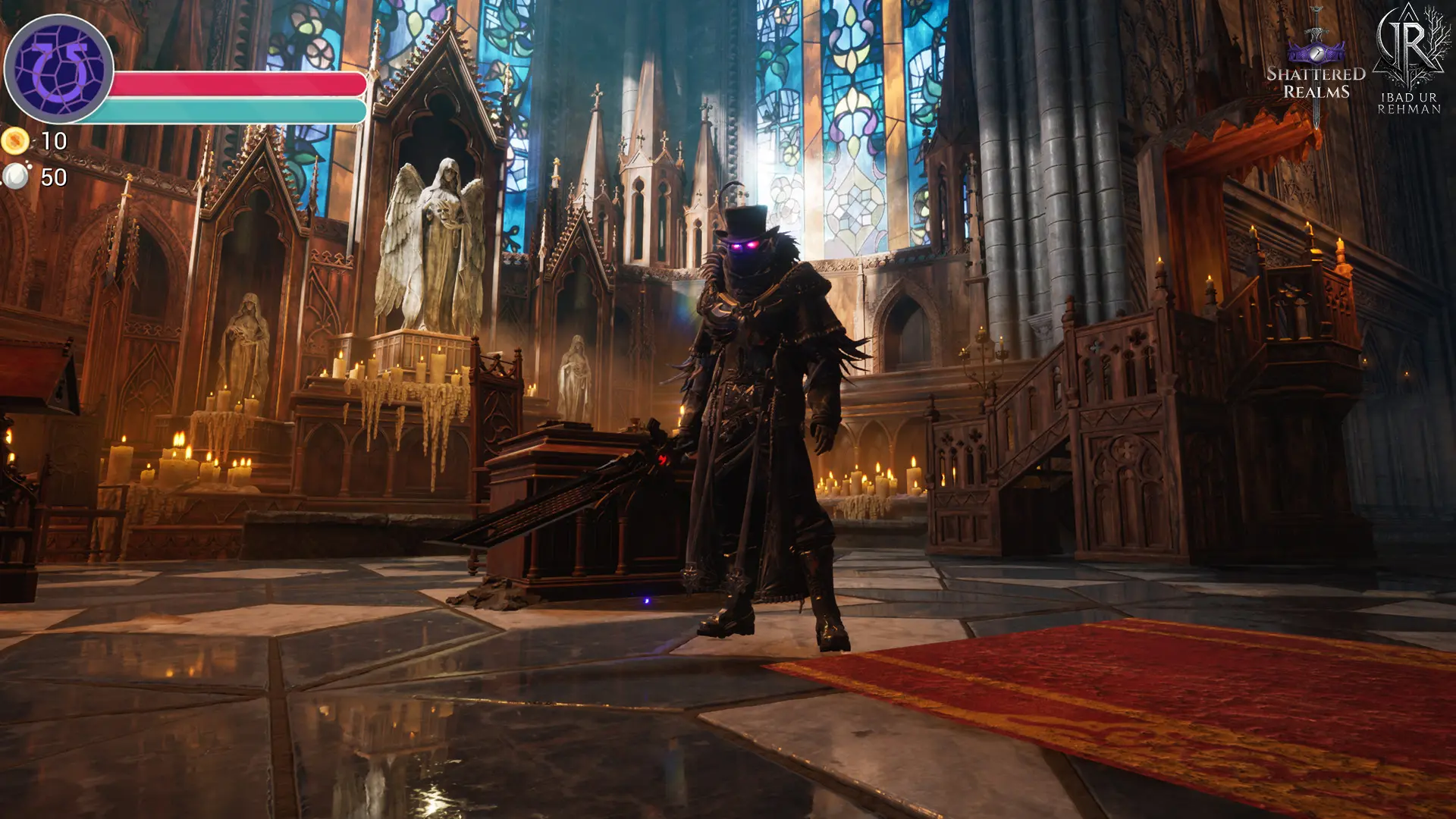
Task: Click the Ibad Ur Rehman emblem
Action: click(x=1410, y=61)
